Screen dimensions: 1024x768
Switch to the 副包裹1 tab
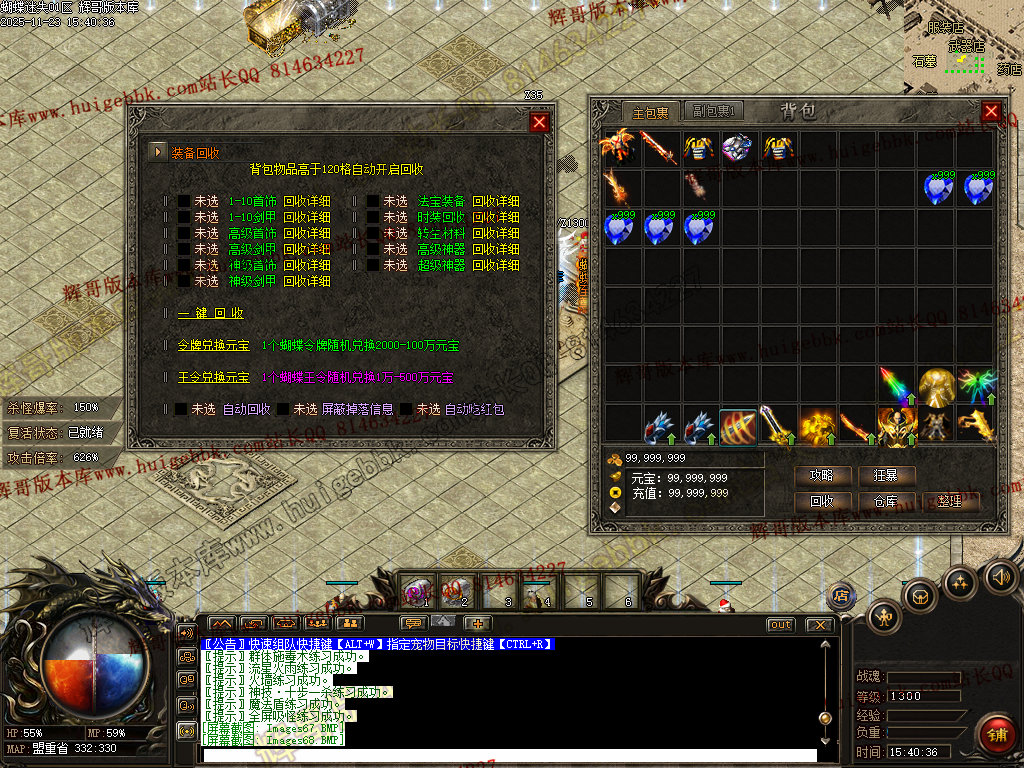[x=715, y=111]
